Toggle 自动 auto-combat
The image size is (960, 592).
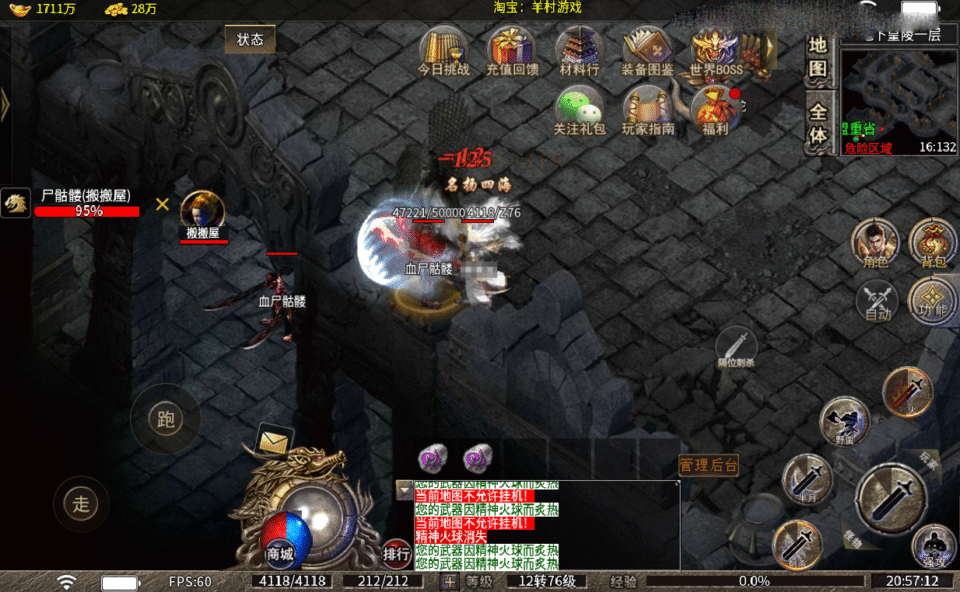(877, 301)
